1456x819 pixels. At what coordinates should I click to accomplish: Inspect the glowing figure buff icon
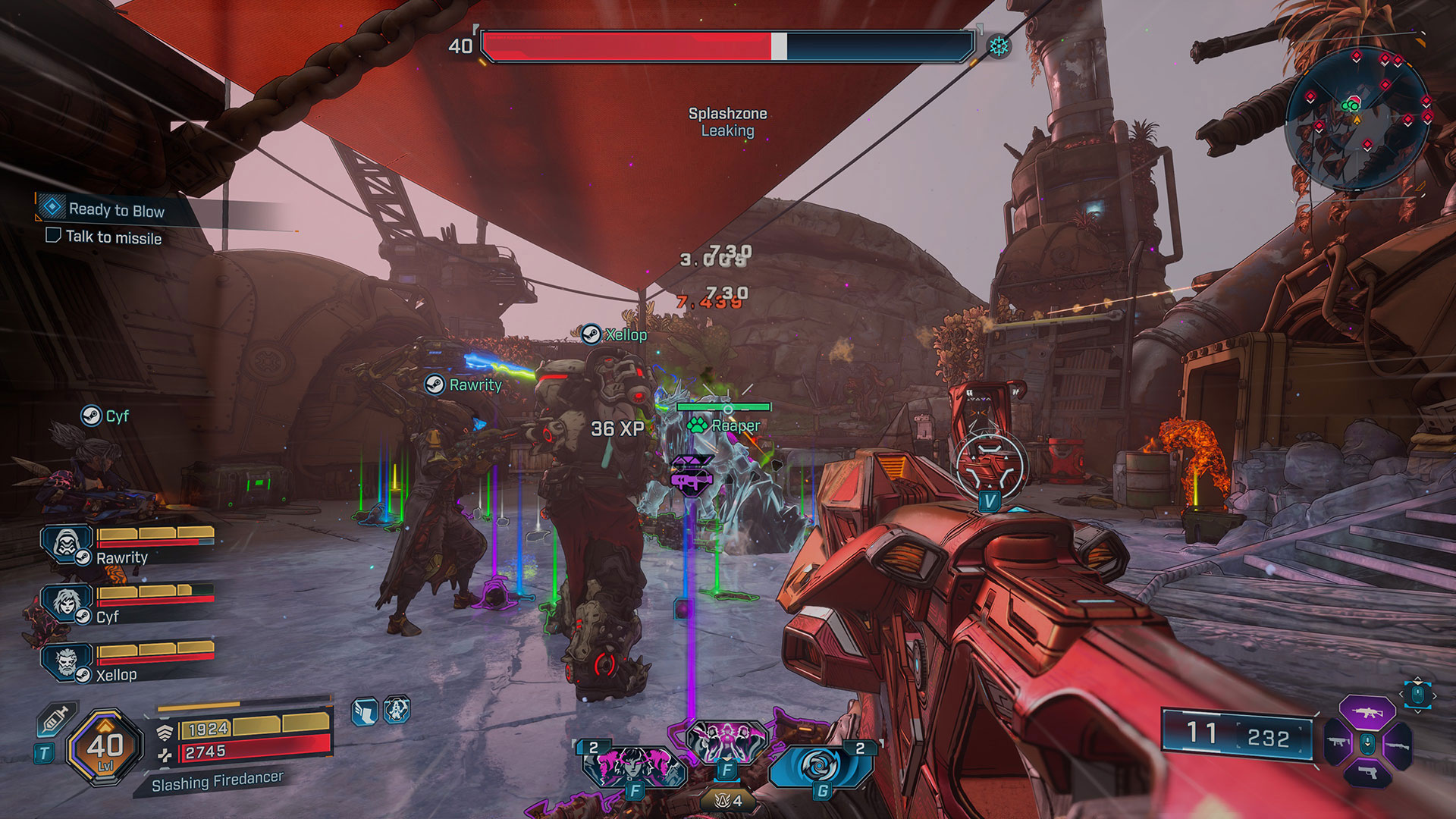pyautogui.click(x=397, y=711)
